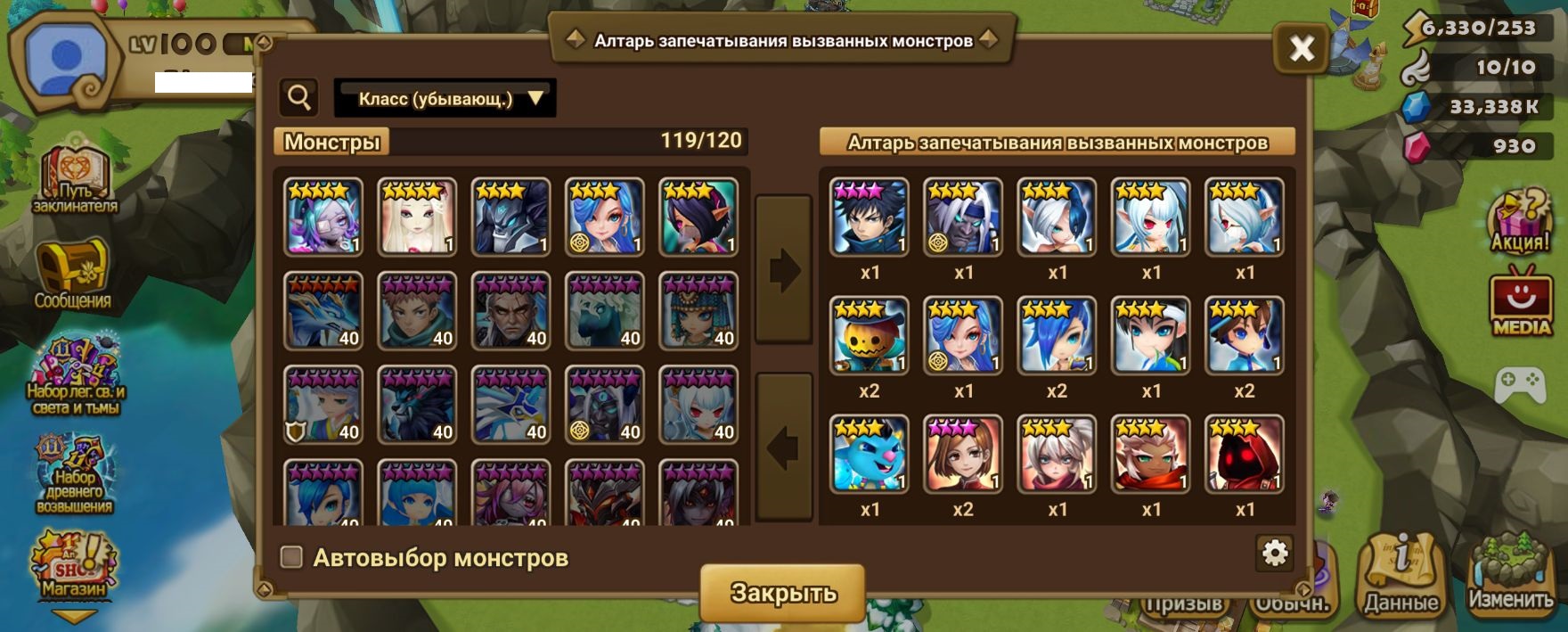Move selected monster with right arrow button
The width and height of the screenshot is (1568, 632).
coord(784,270)
